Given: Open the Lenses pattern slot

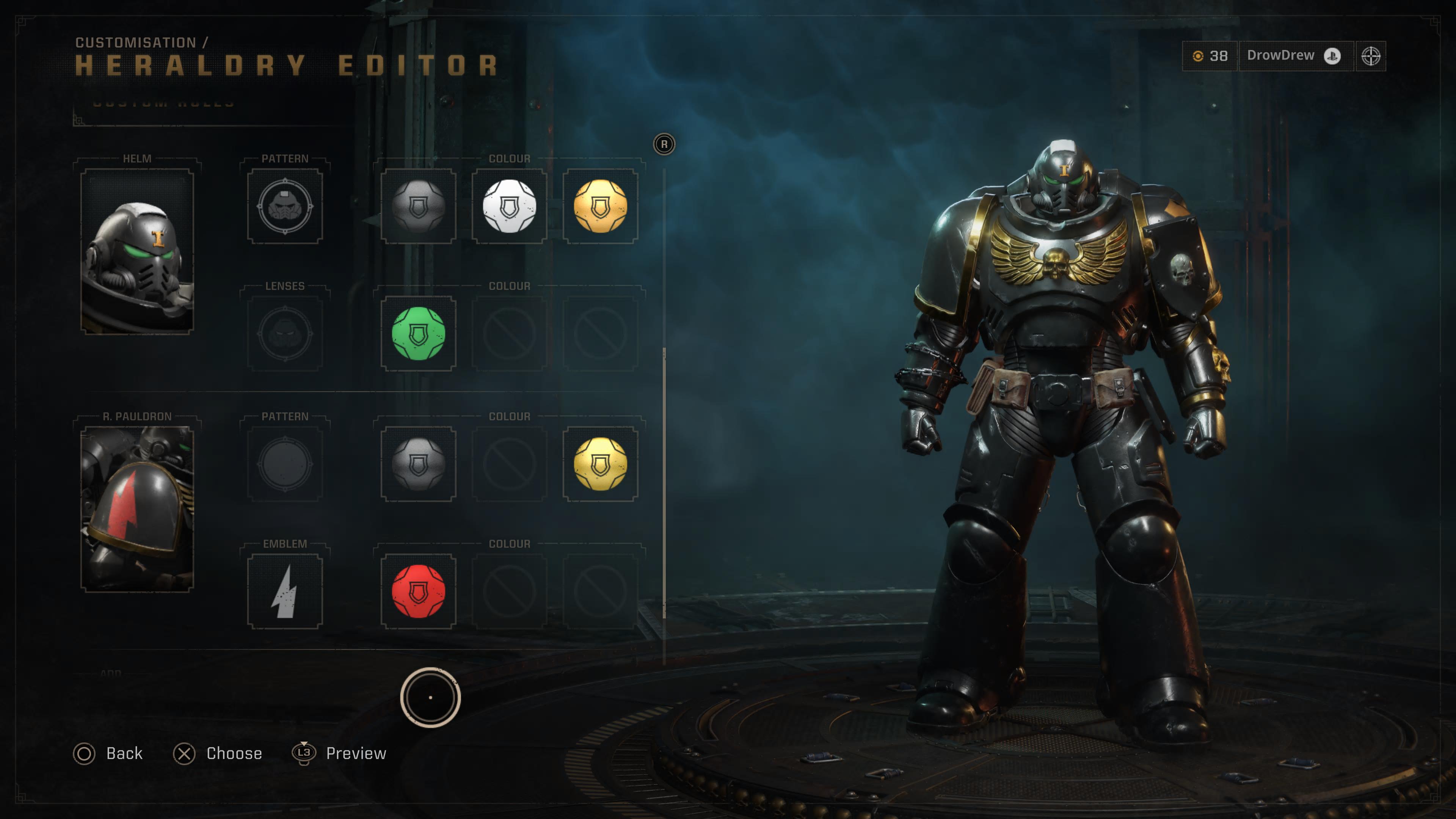Looking at the screenshot, I should [x=285, y=334].
